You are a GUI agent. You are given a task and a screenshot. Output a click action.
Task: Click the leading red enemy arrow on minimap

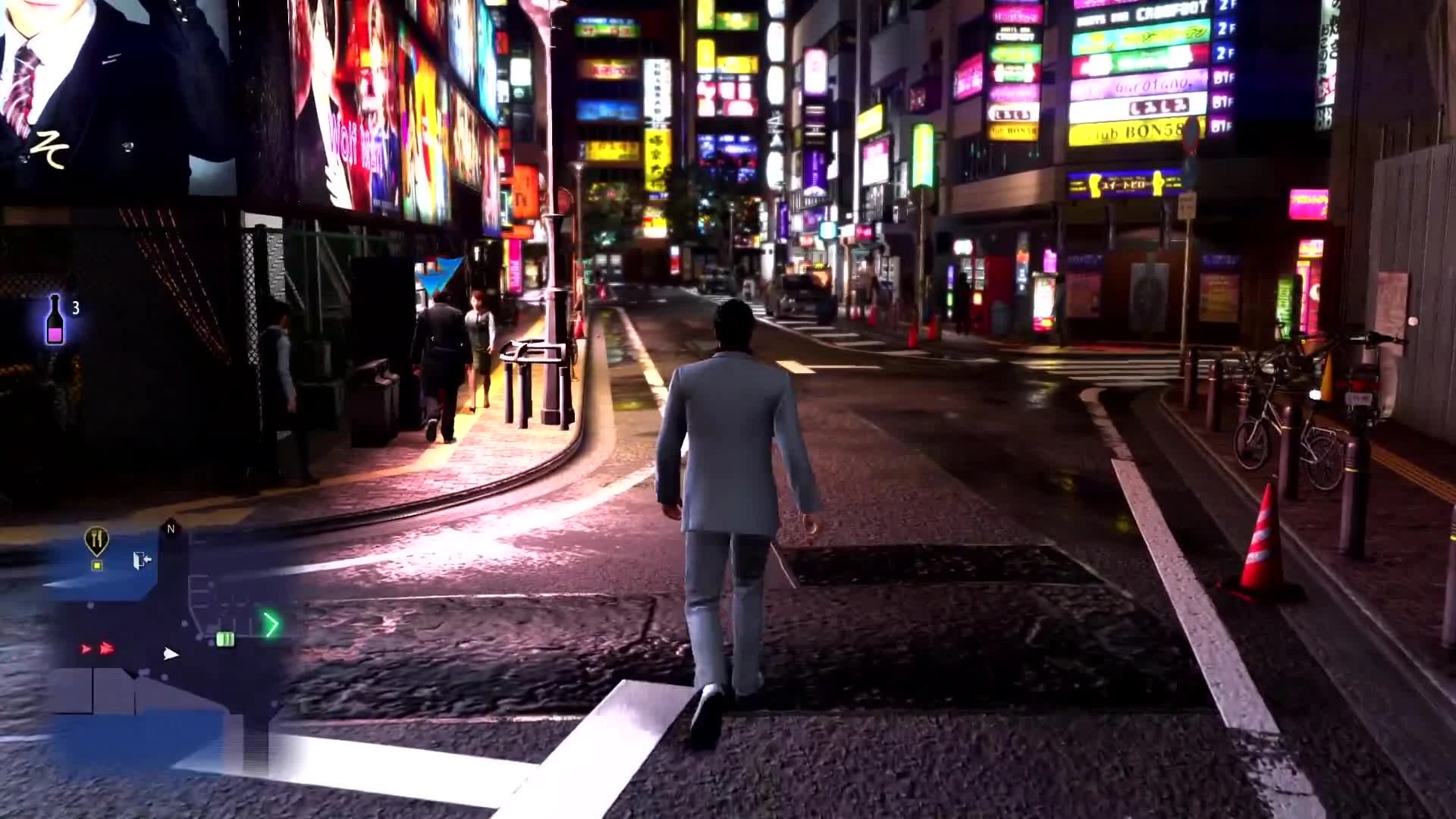(x=106, y=648)
